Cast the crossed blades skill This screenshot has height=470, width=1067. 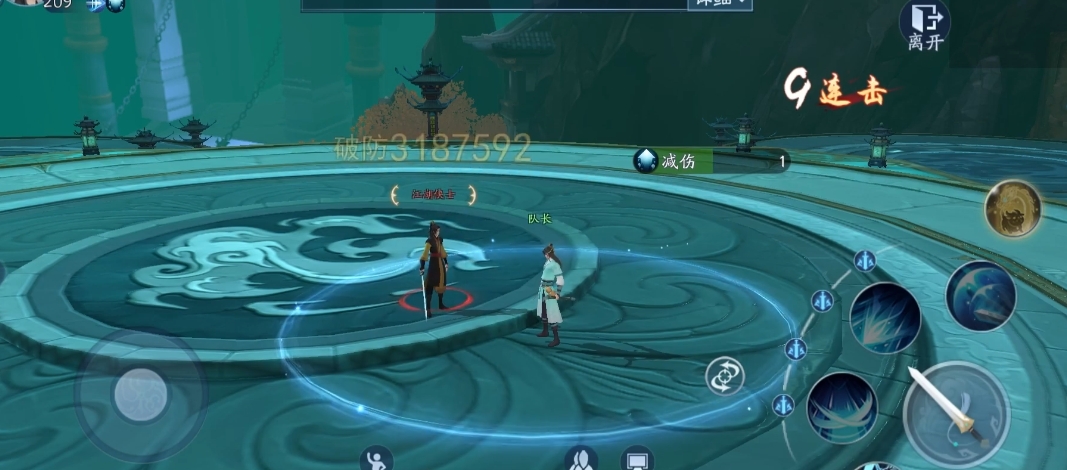[x=842, y=406]
